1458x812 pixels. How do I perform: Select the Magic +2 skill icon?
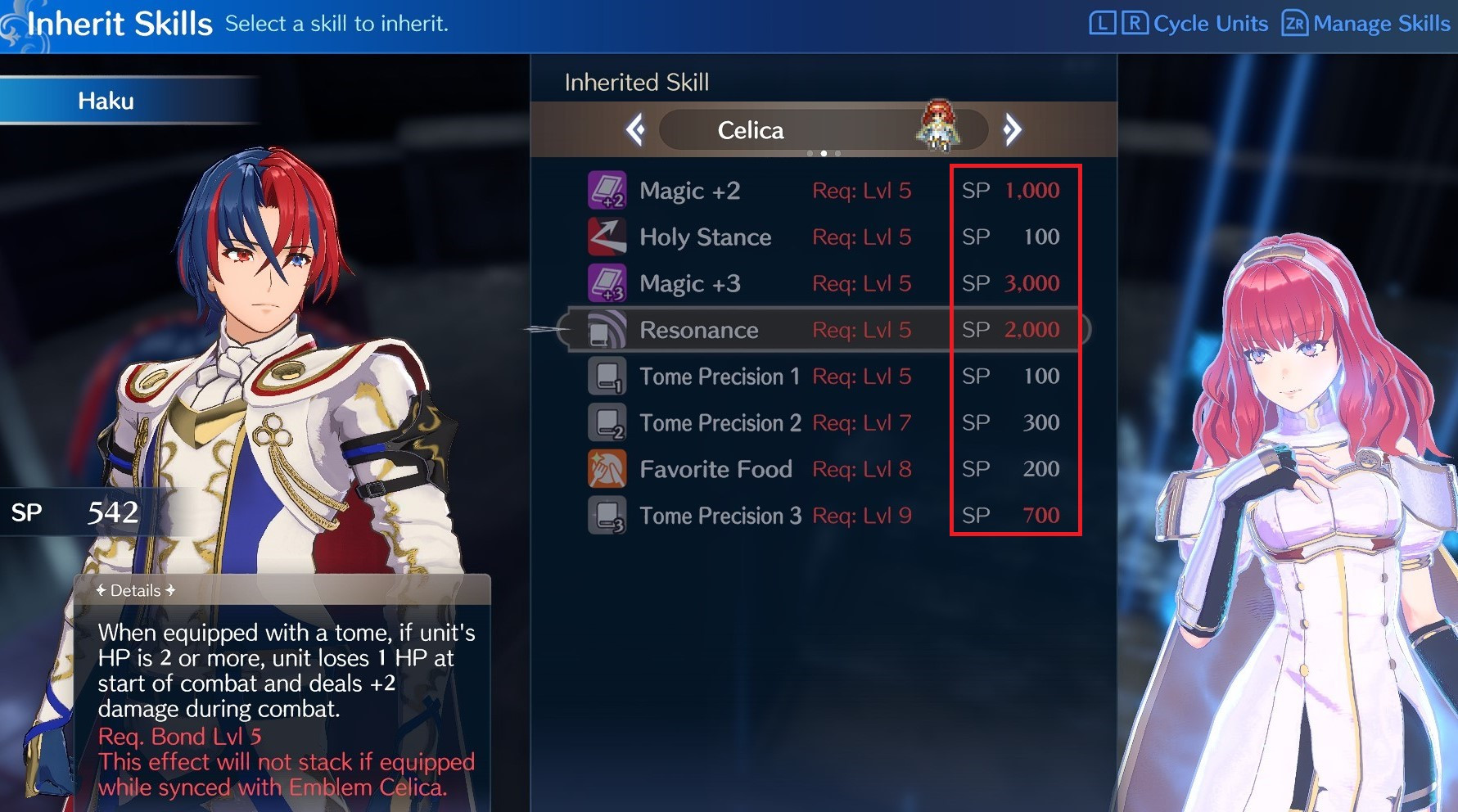click(607, 190)
